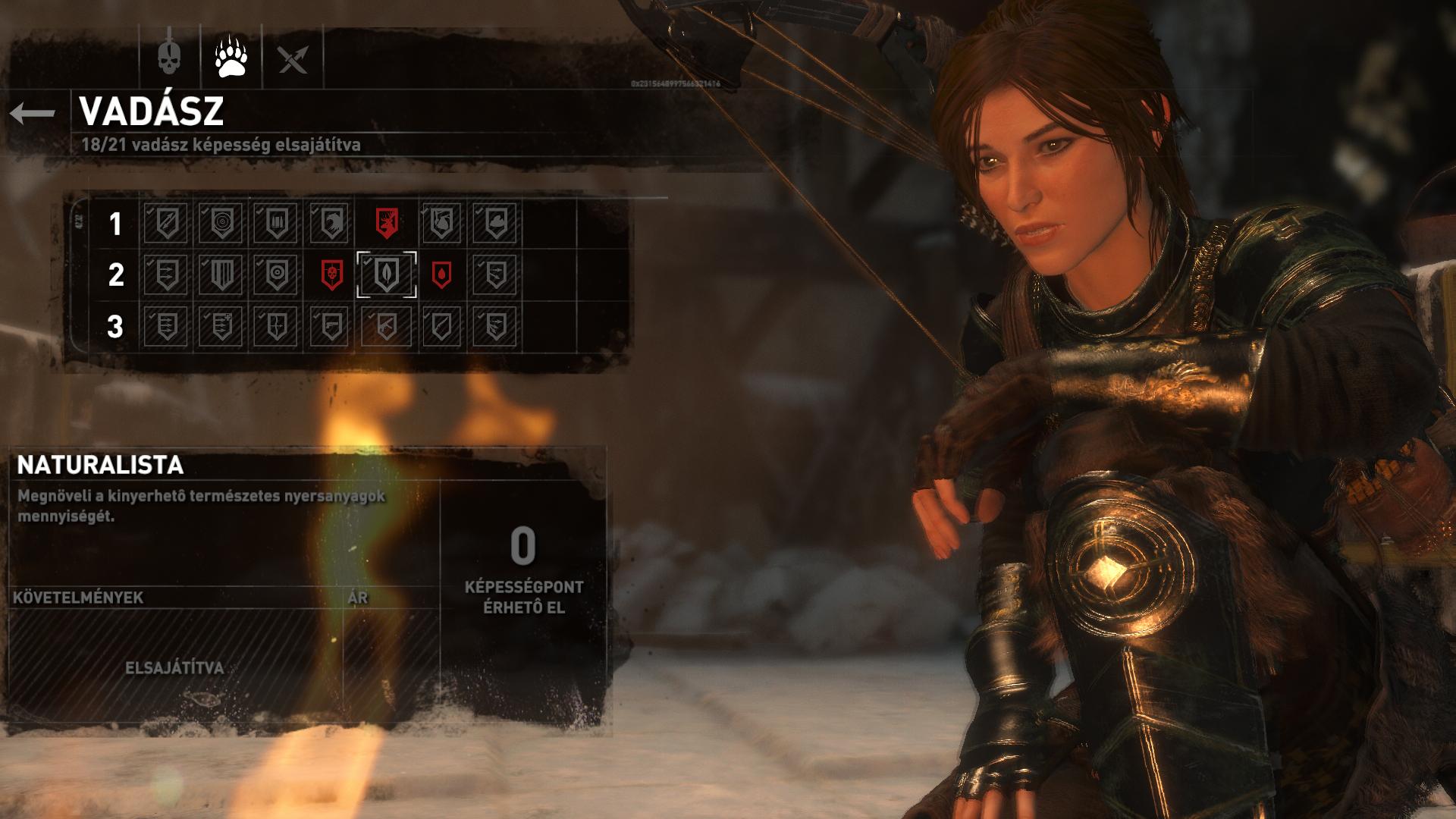
Task: Choose the cloud-shaped skill icon
Action: pyautogui.click(x=495, y=223)
